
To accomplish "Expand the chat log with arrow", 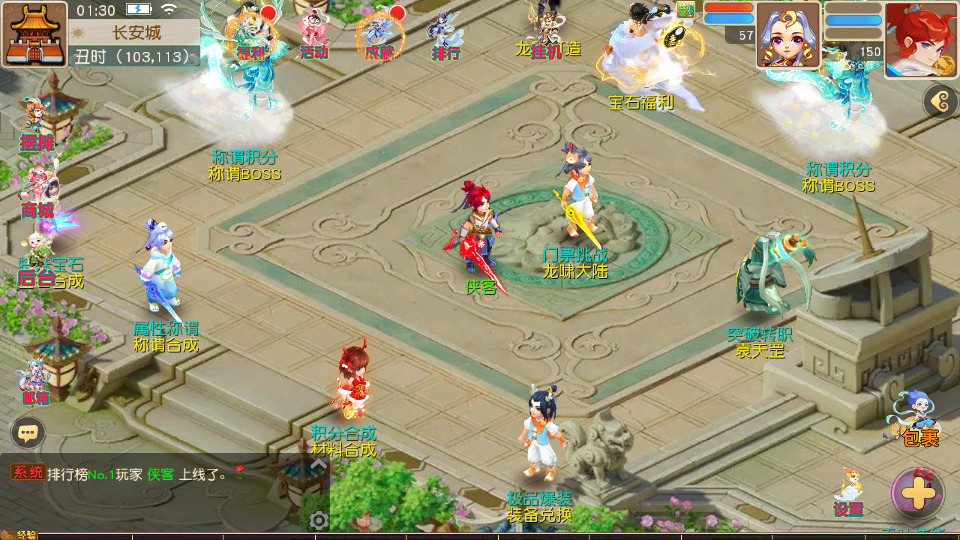I will tap(318, 463).
